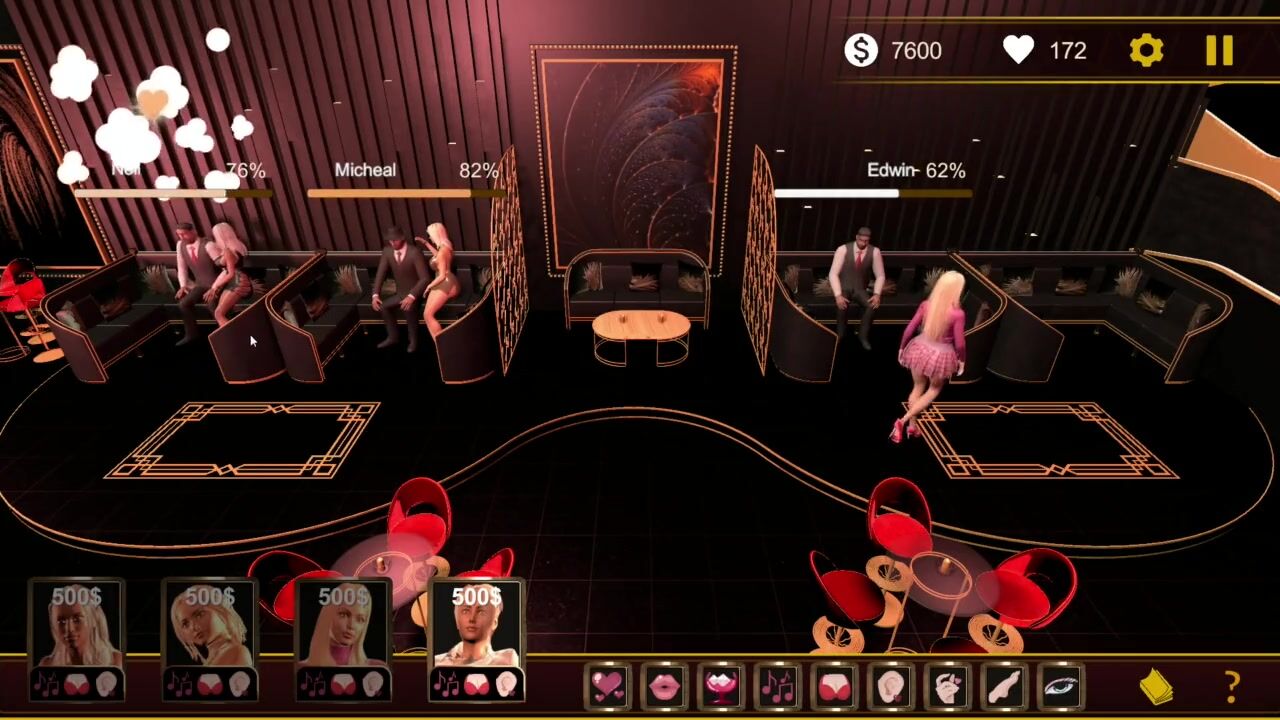Open settings via the gear icon
The image size is (1280, 720).
point(1146,51)
